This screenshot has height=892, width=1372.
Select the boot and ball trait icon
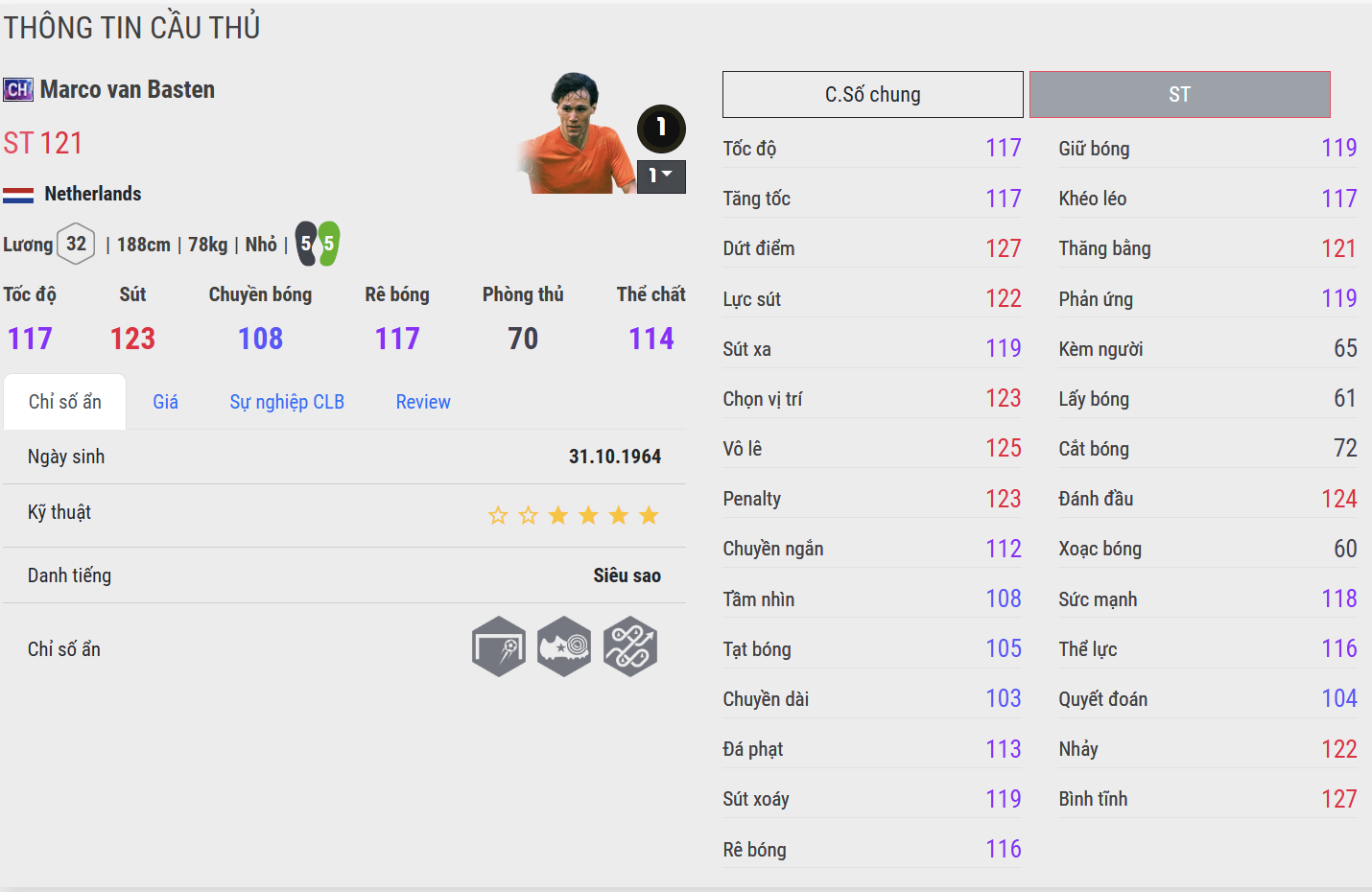(x=564, y=646)
